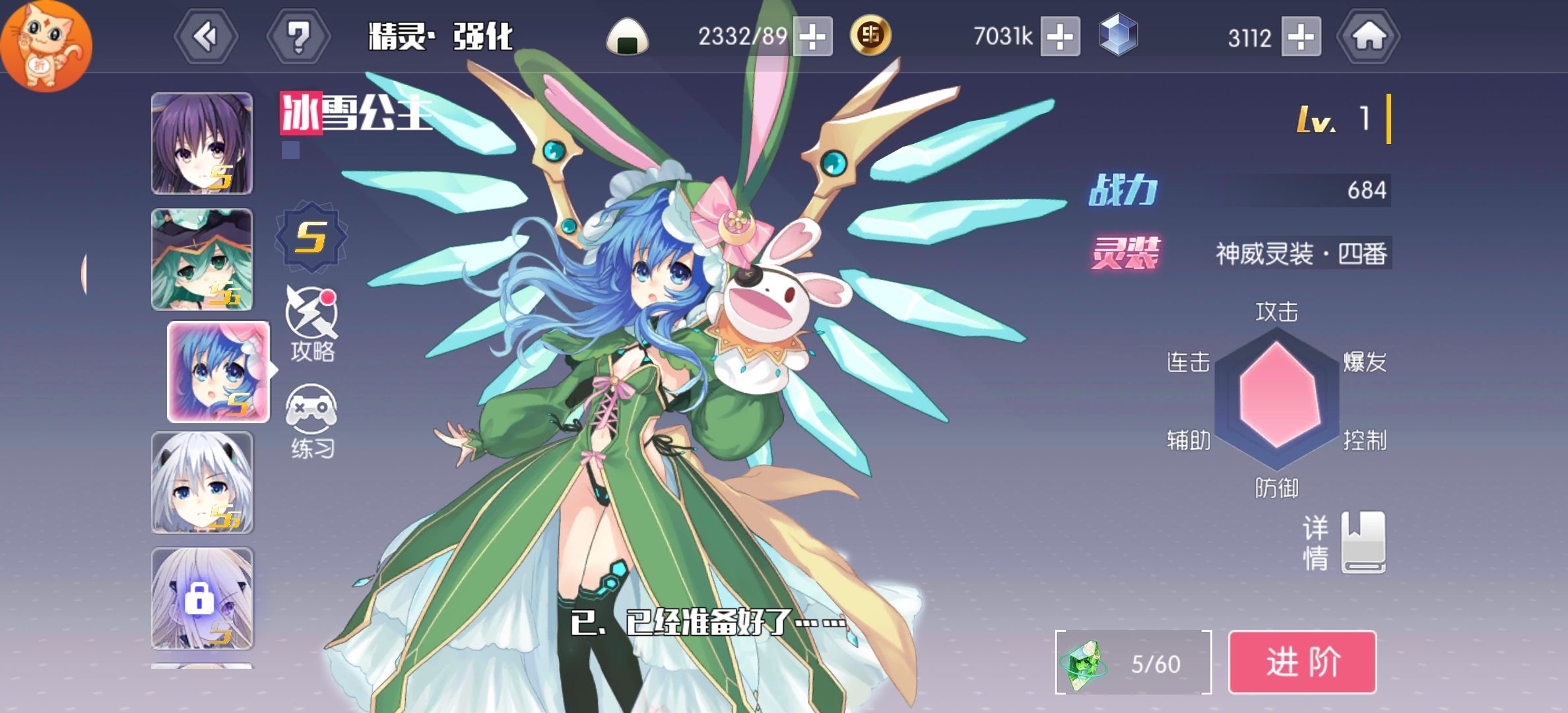The height and width of the screenshot is (713, 1568).
Task: Return home via the house icon
Action: 1368,37
